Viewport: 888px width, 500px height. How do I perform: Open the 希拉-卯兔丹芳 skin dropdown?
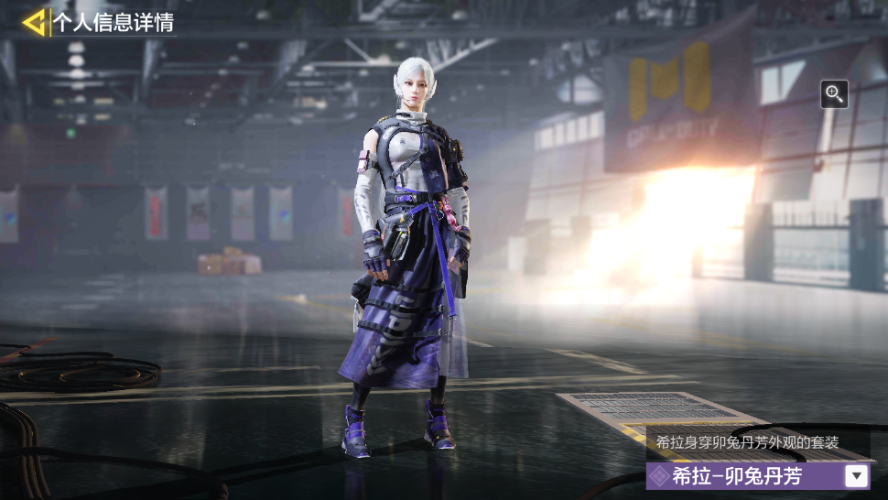(856, 476)
